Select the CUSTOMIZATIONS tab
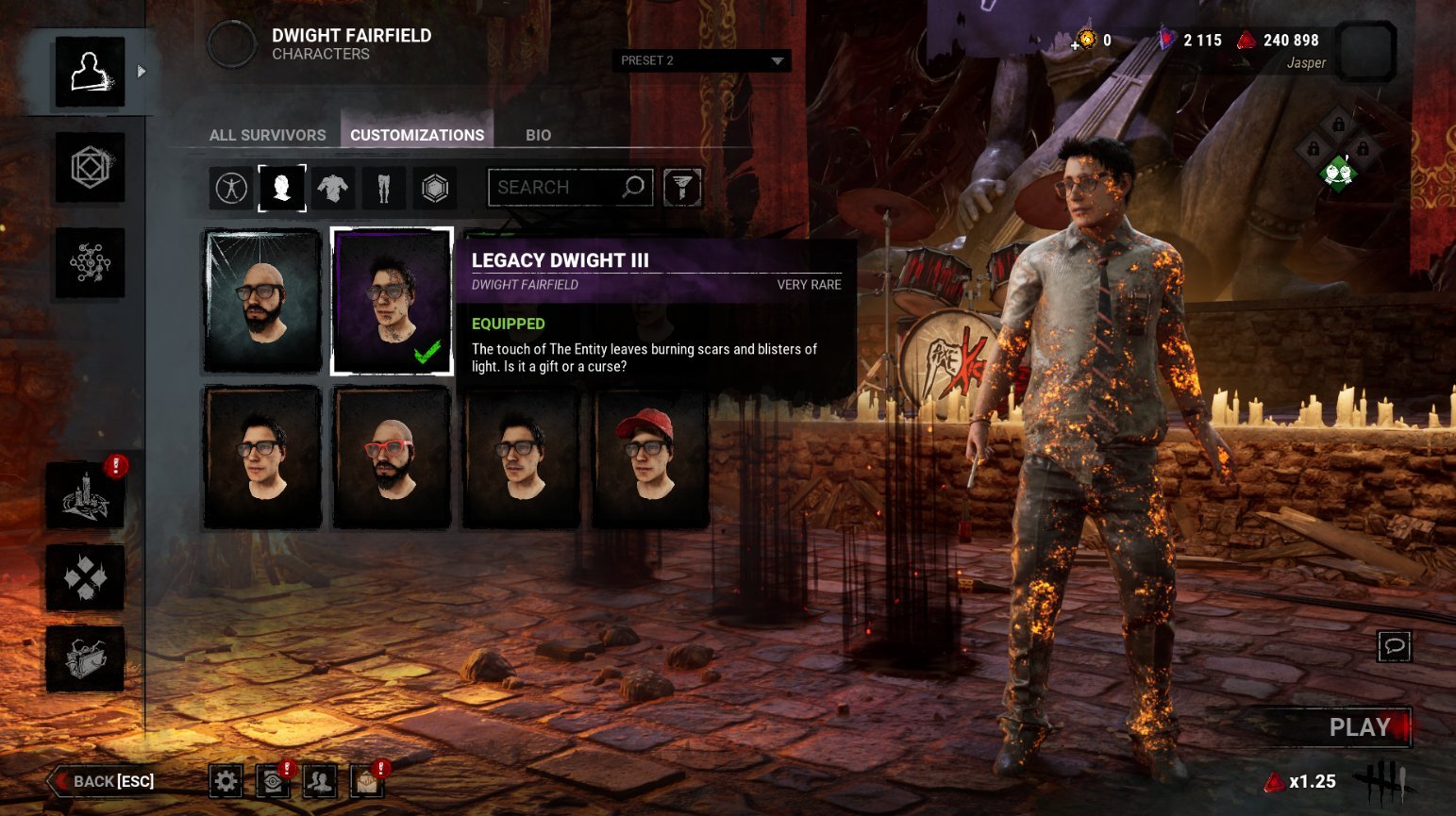 pyautogui.click(x=417, y=135)
